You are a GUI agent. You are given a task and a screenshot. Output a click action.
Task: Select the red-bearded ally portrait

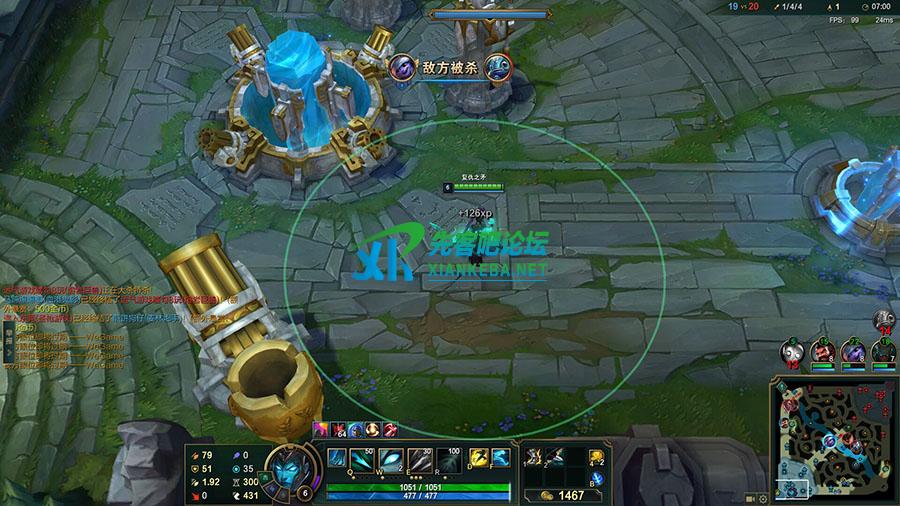tap(822, 351)
